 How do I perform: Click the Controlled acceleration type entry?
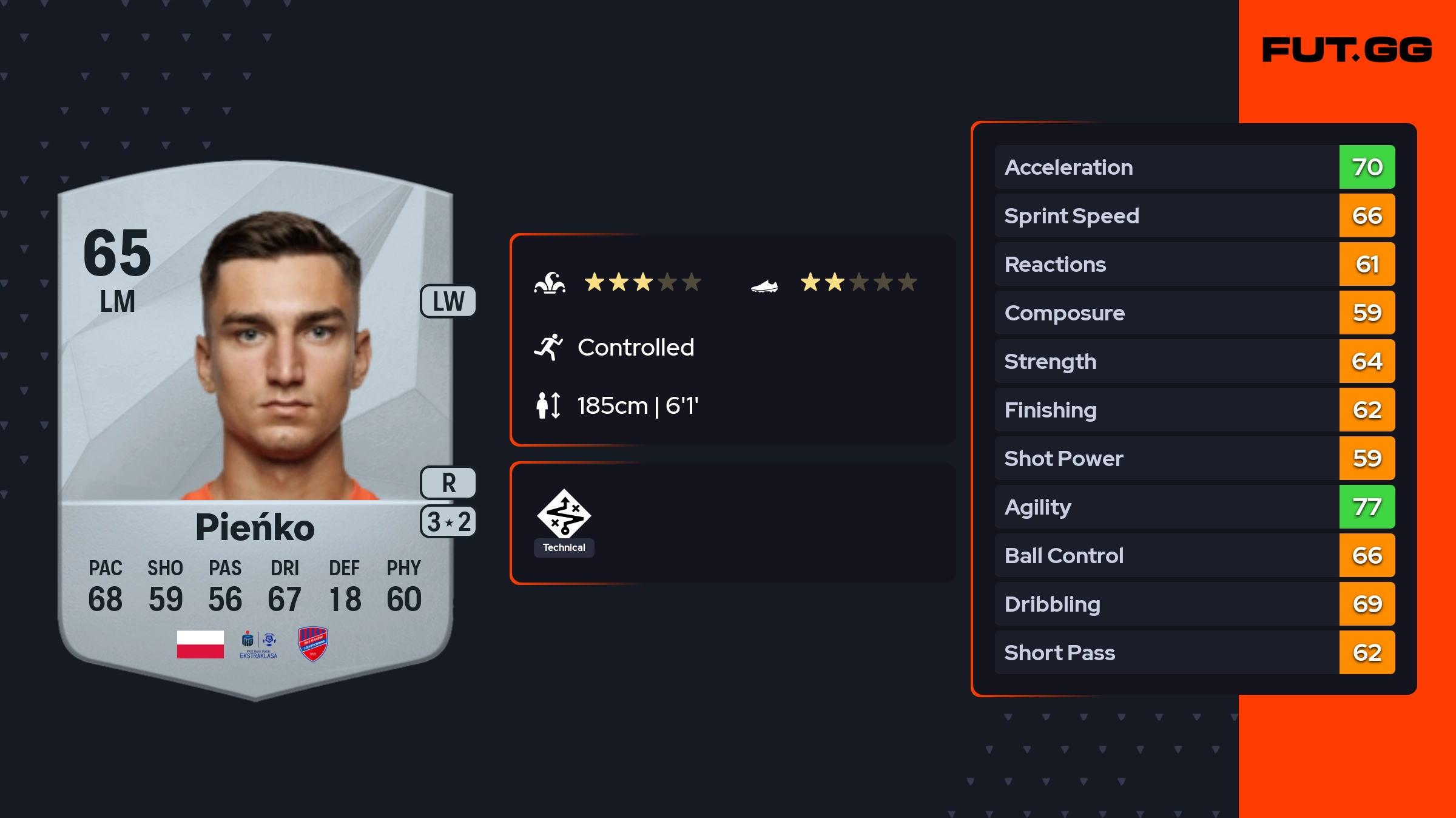click(635, 348)
